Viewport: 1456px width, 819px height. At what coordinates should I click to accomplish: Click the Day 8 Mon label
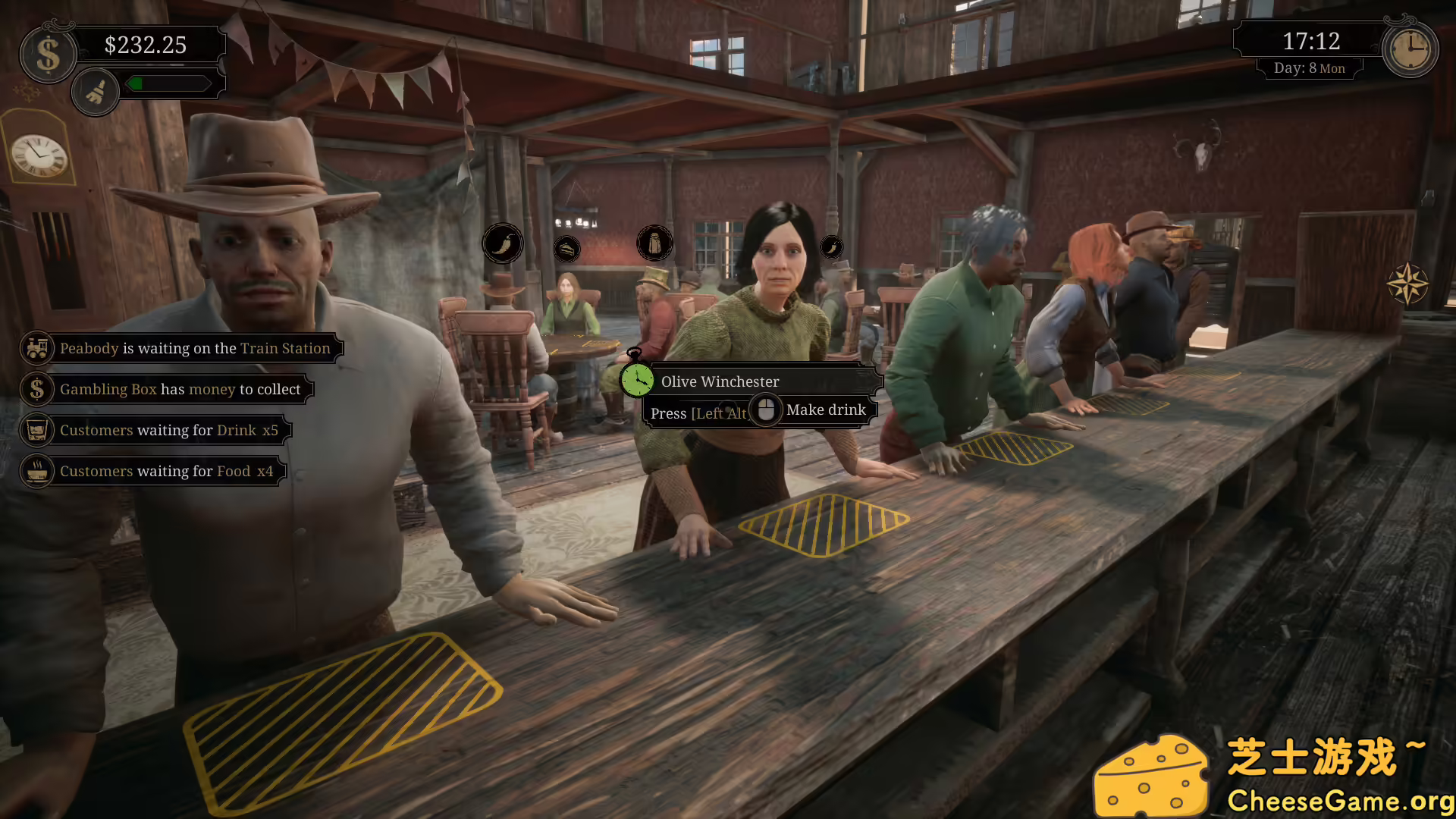pyautogui.click(x=1310, y=67)
